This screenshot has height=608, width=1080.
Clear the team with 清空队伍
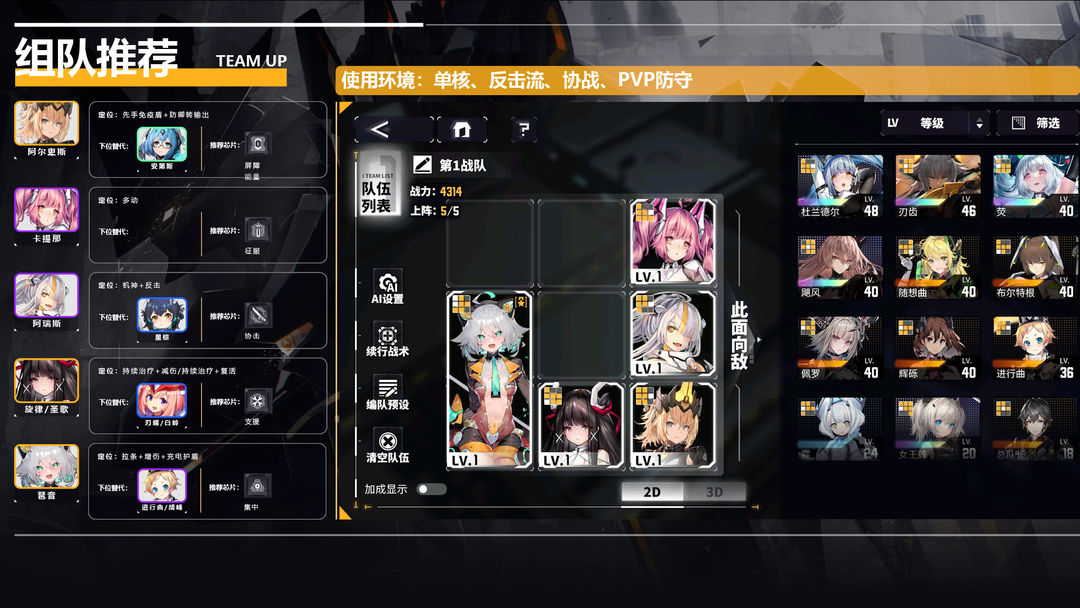pyautogui.click(x=387, y=446)
